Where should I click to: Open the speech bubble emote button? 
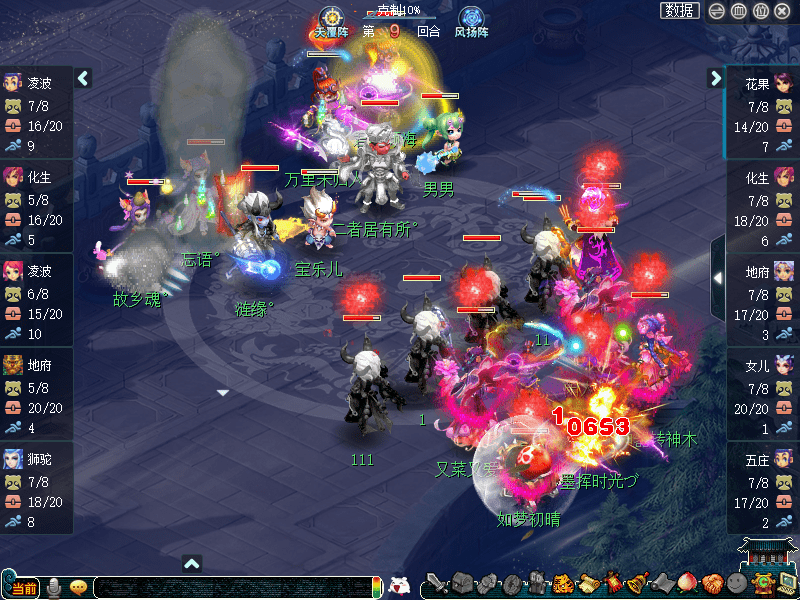point(78,587)
